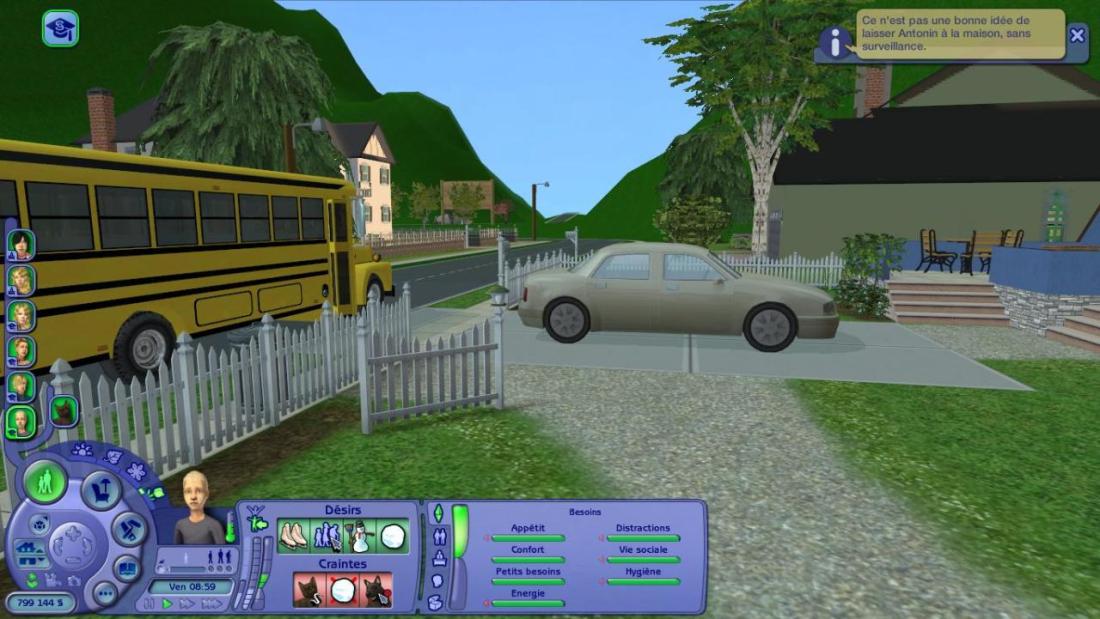The width and height of the screenshot is (1100, 619).
Task: Click the snowman desire icon
Action: pyautogui.click(x=360, y=536)
